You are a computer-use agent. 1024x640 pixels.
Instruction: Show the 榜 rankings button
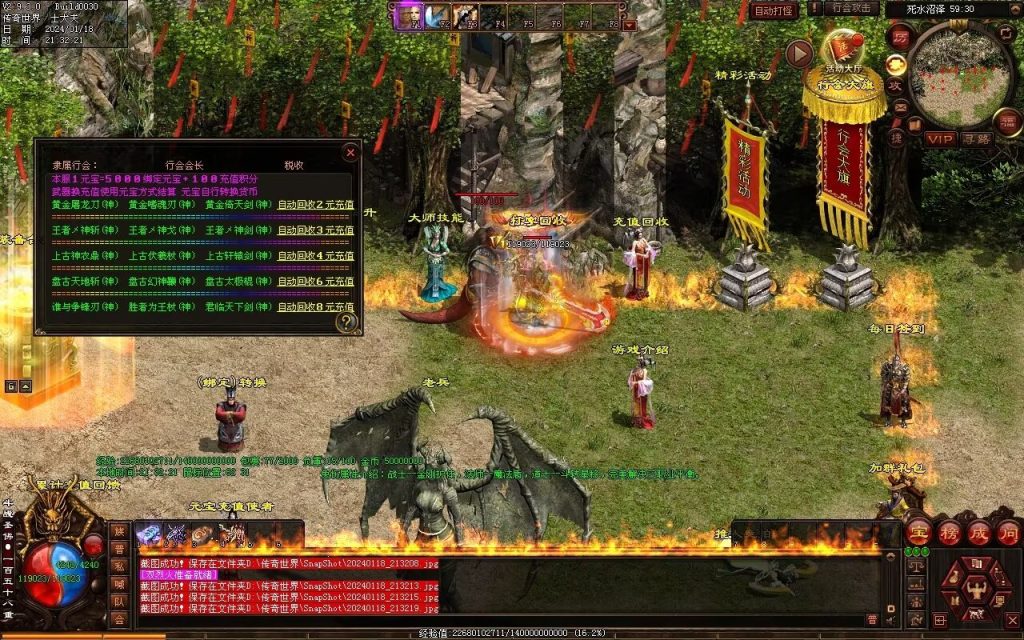[x=948, y=532]
